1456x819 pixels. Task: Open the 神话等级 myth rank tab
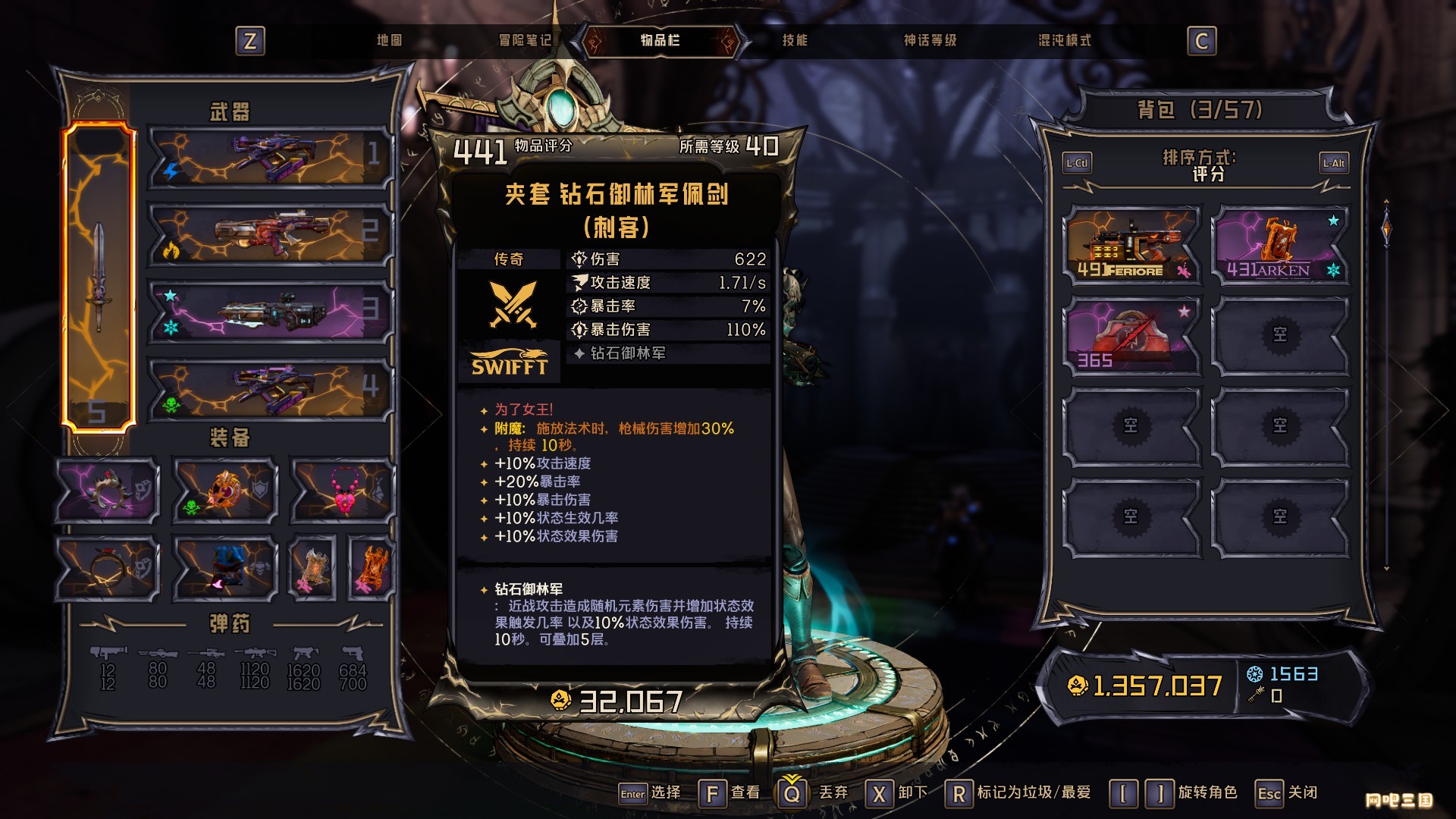point(930,40)
